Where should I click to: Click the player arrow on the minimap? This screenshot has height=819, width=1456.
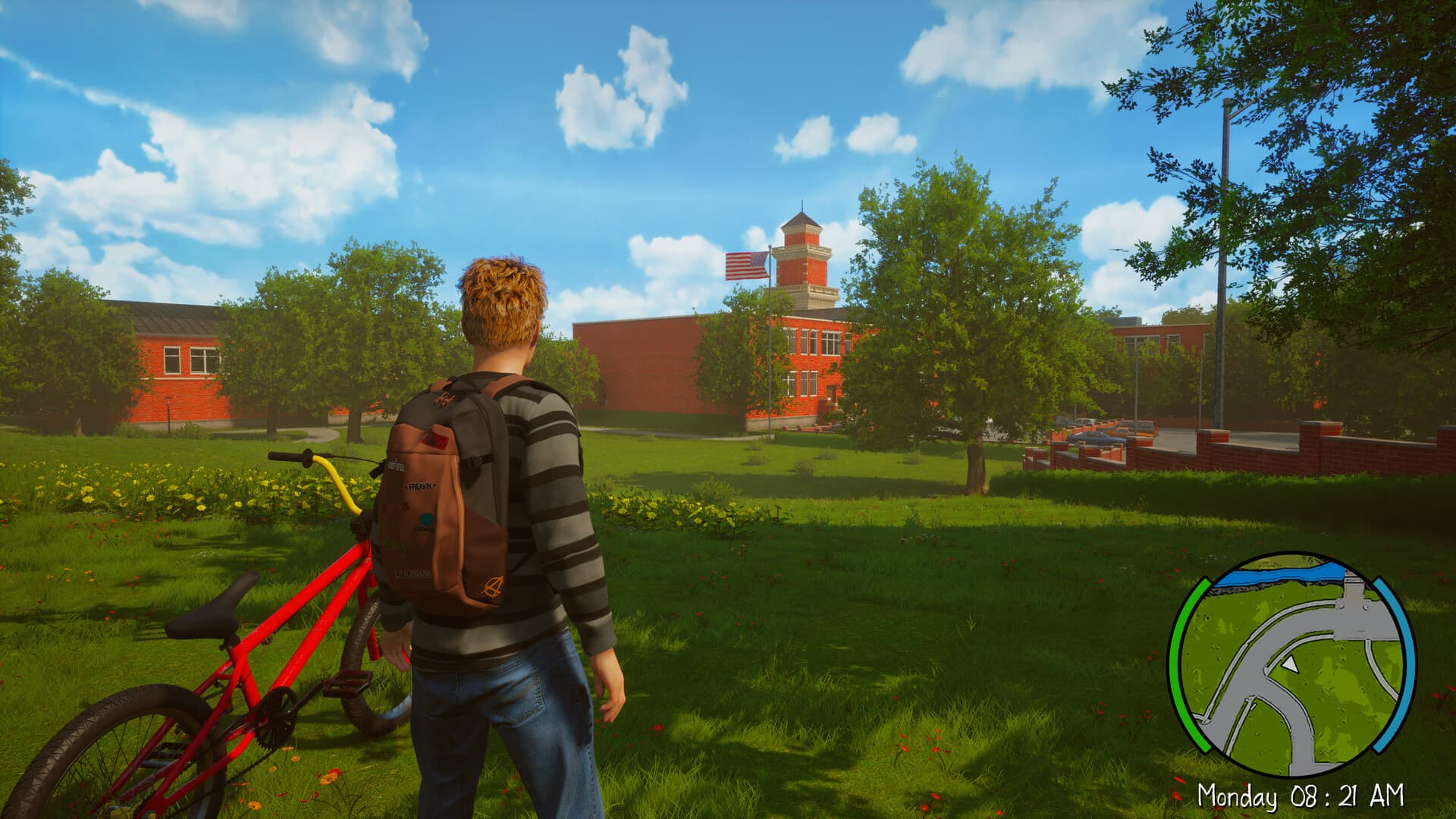pos(1289,664)
